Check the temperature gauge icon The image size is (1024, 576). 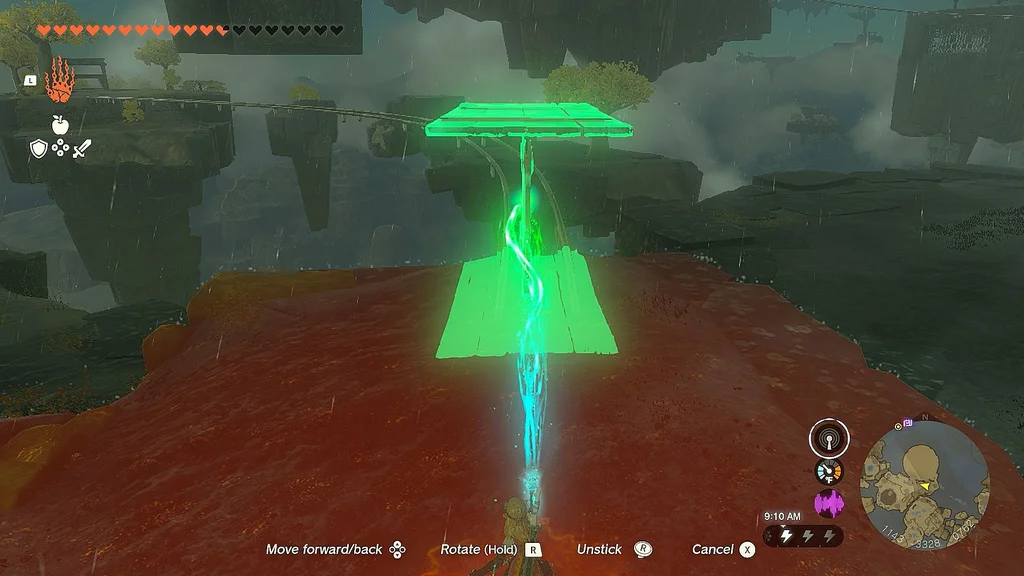(x=829, y=473)
